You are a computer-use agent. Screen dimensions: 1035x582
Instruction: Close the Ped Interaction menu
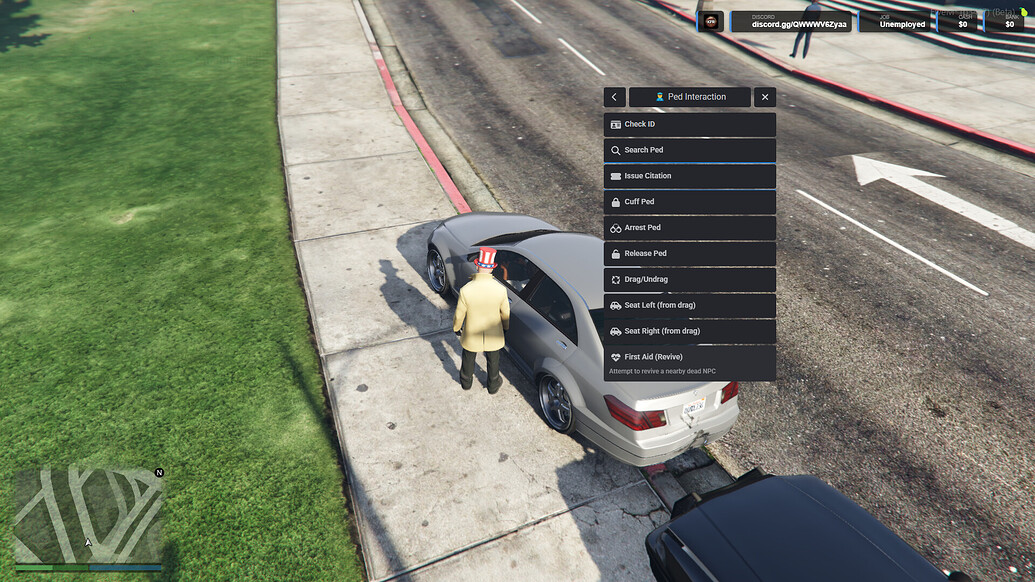765,97
